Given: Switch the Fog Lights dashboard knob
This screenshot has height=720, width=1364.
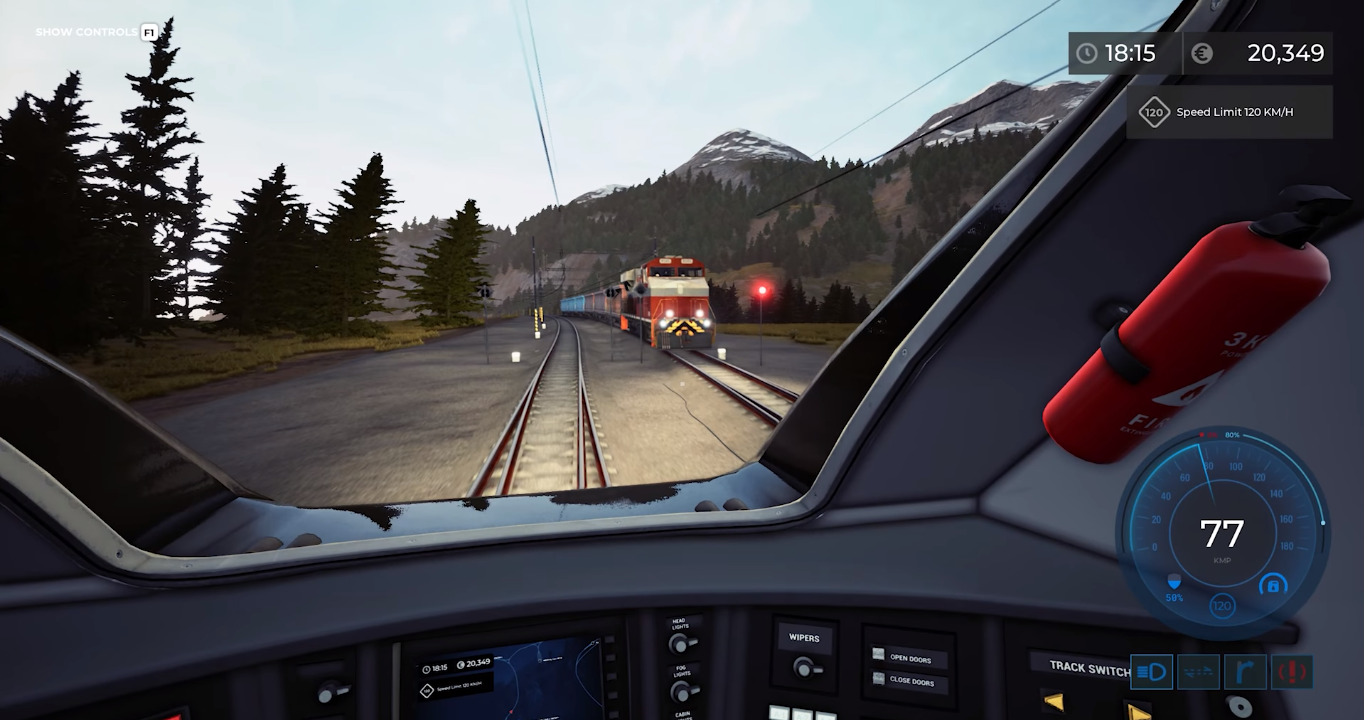Looking at the screenshot, I should tap(683, 691).
